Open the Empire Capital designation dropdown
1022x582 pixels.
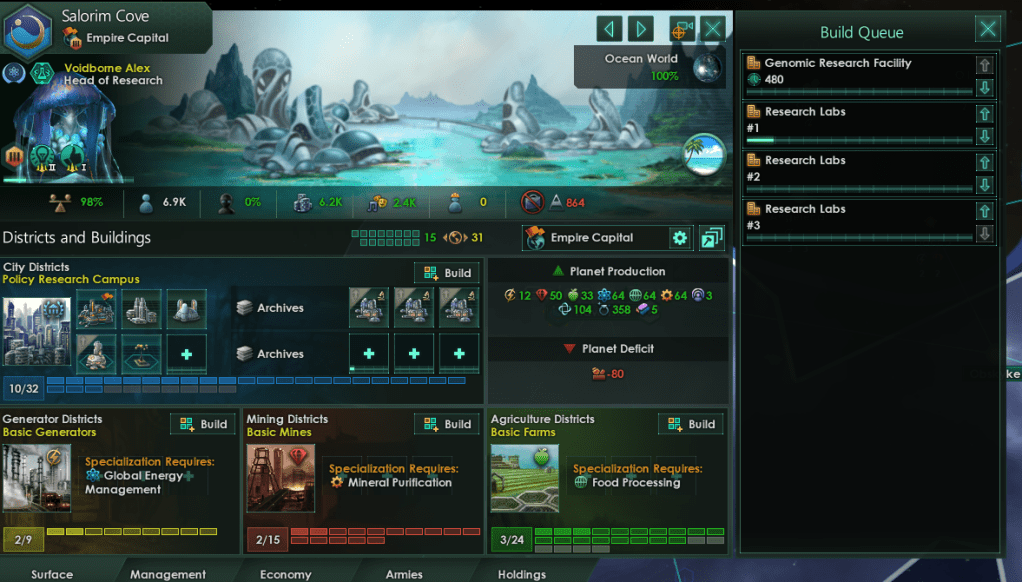click(x=594, y=238)
